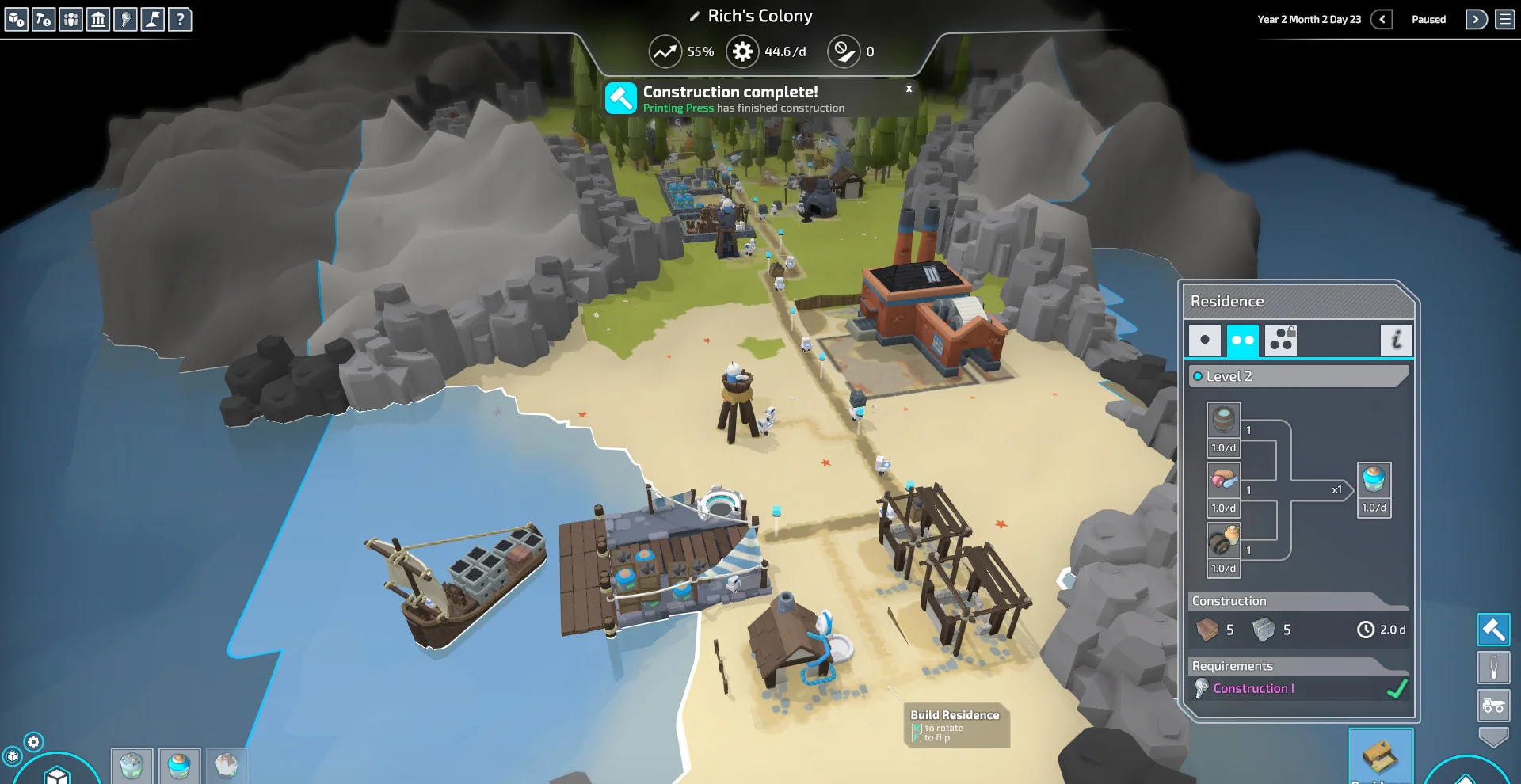The image size is (1521, 784).
Task: Select the build hammer tool on the right
Action: click(x=1494, y=630)
